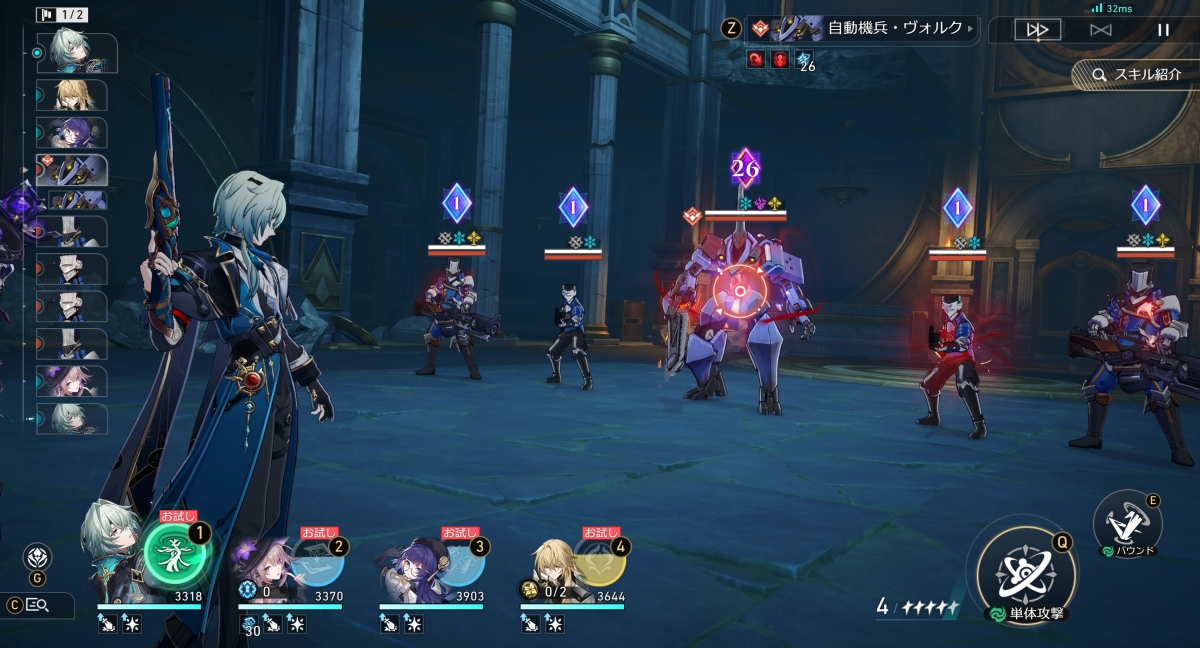Screen dimensions: 1200x648
Task: Click the wave counter flag showing 1/2
Action: [62, 15]
